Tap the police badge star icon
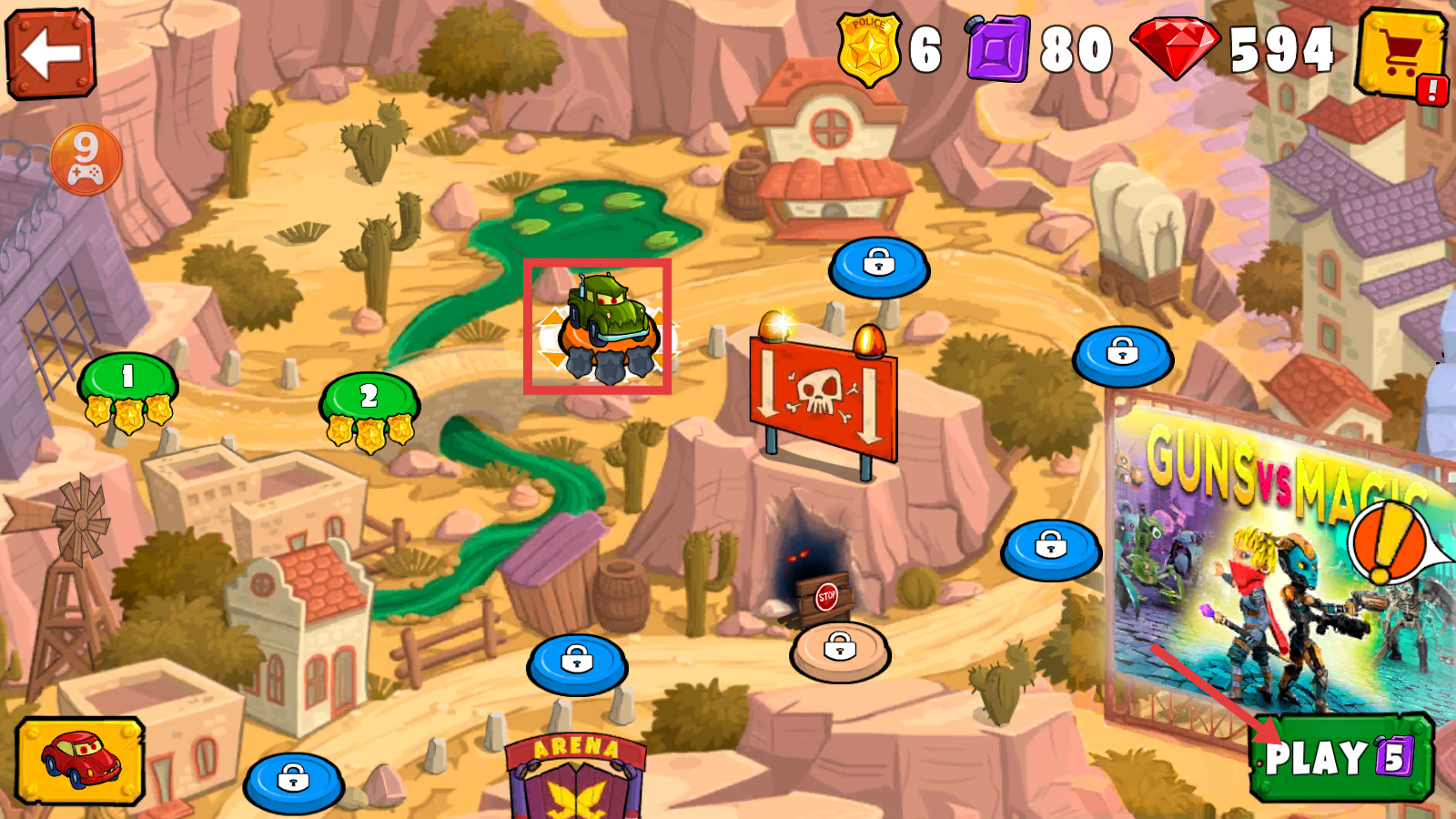 pyautogui.click(x=869, y=49)
